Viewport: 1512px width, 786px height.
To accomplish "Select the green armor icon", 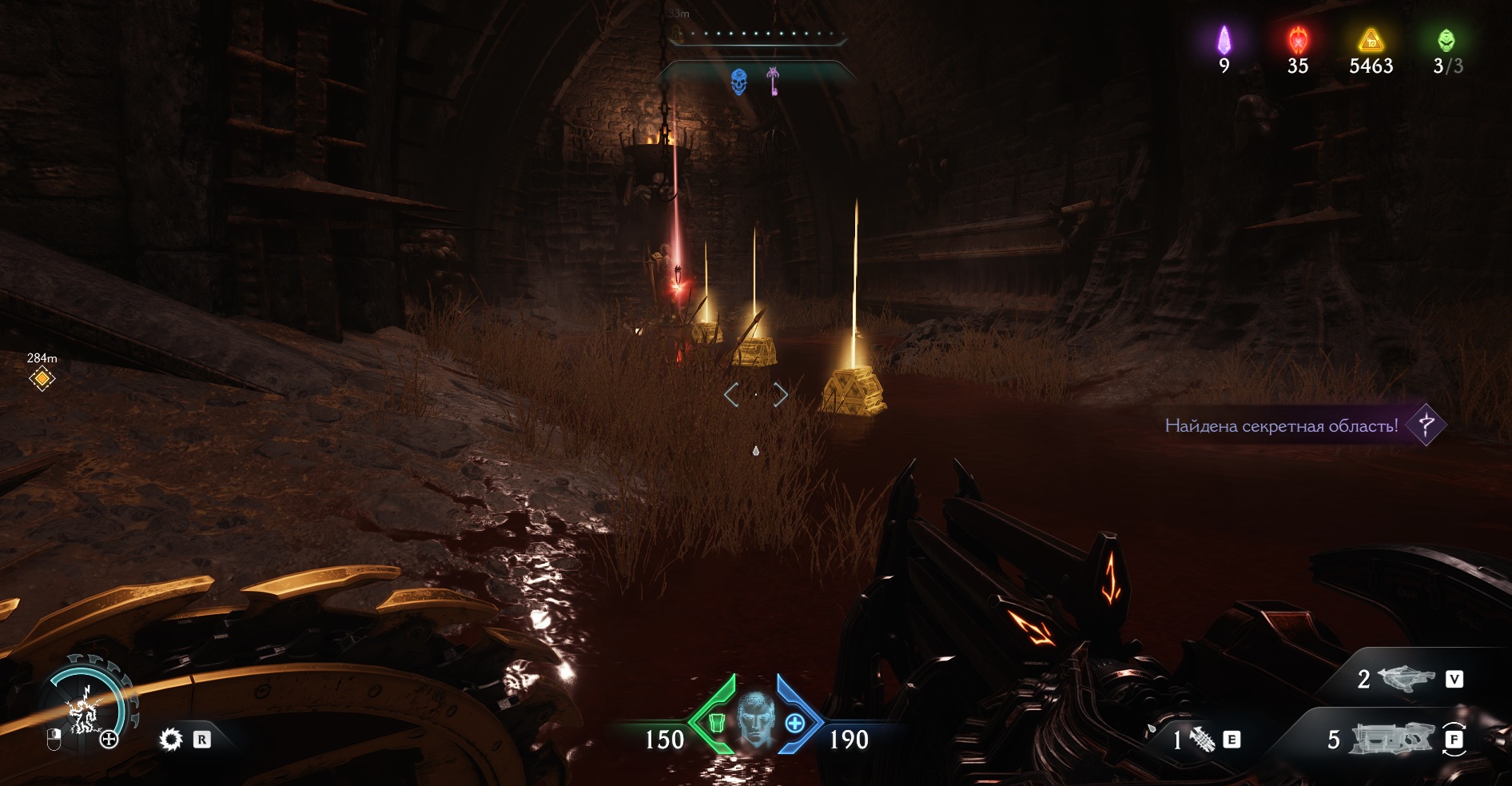I will (x=717, y=724).
